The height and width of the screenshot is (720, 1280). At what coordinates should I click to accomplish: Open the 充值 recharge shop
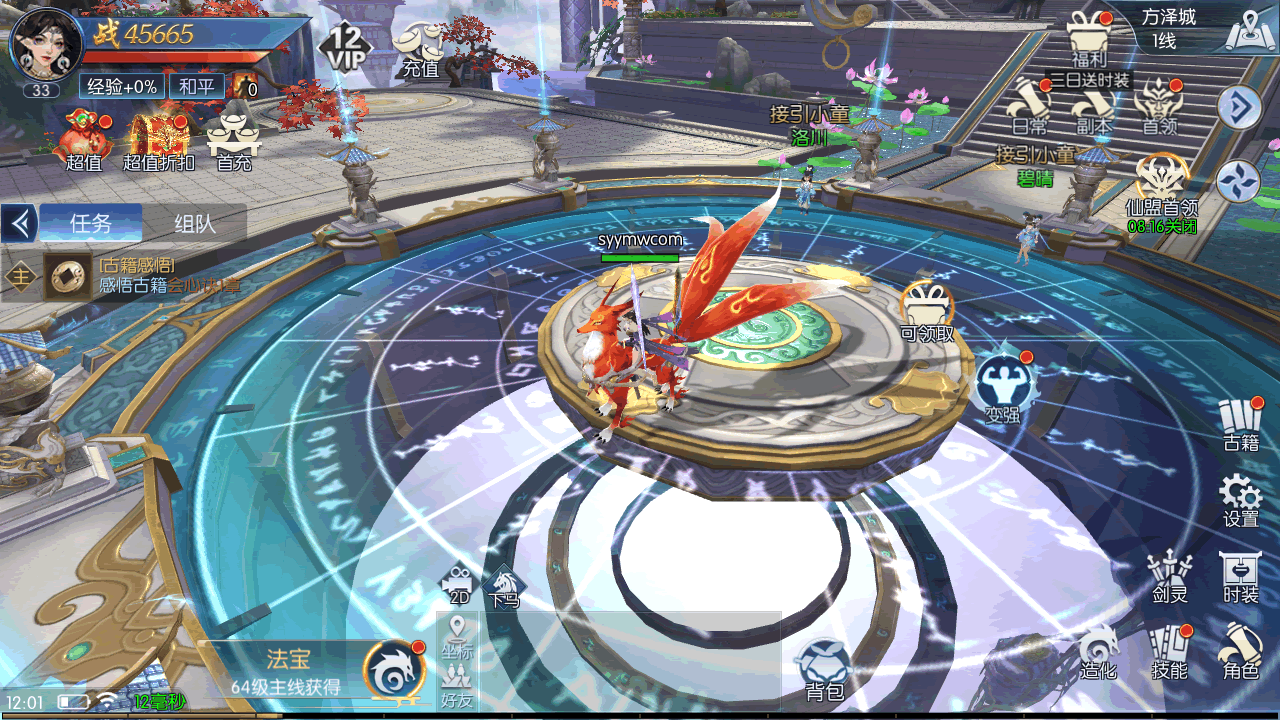(x=420, y=48)
